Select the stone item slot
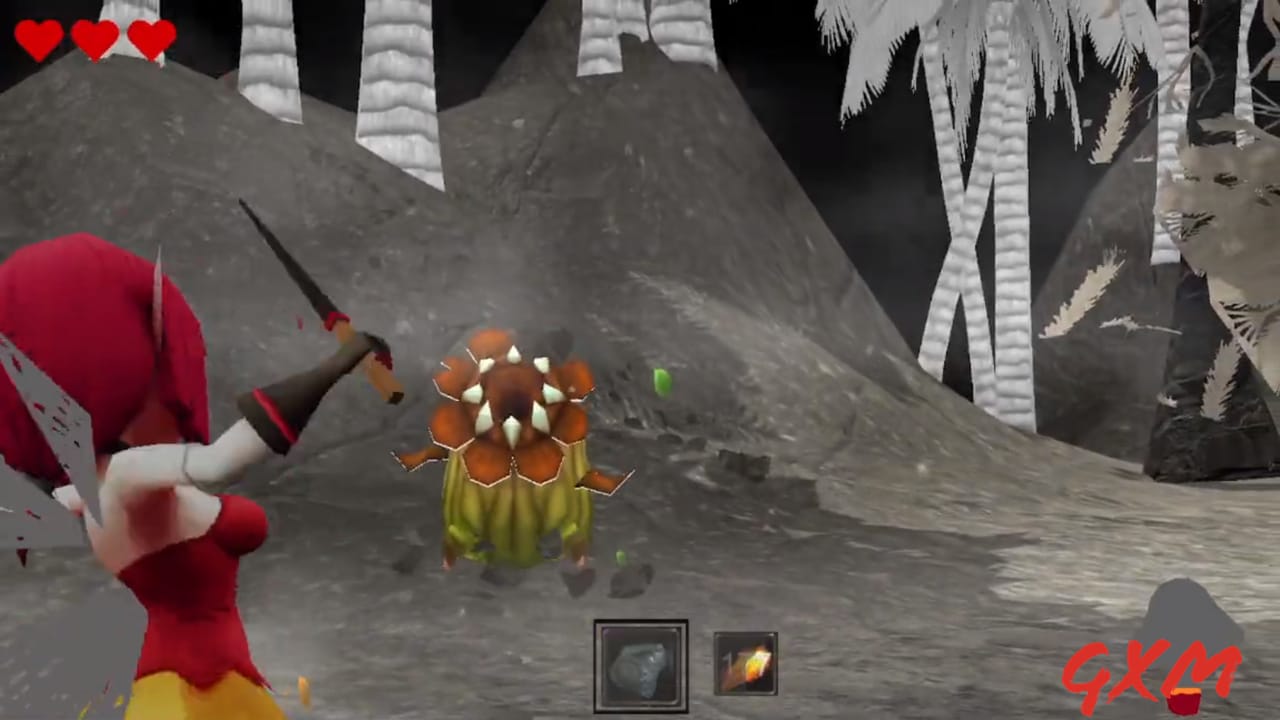 pos(641,664)
